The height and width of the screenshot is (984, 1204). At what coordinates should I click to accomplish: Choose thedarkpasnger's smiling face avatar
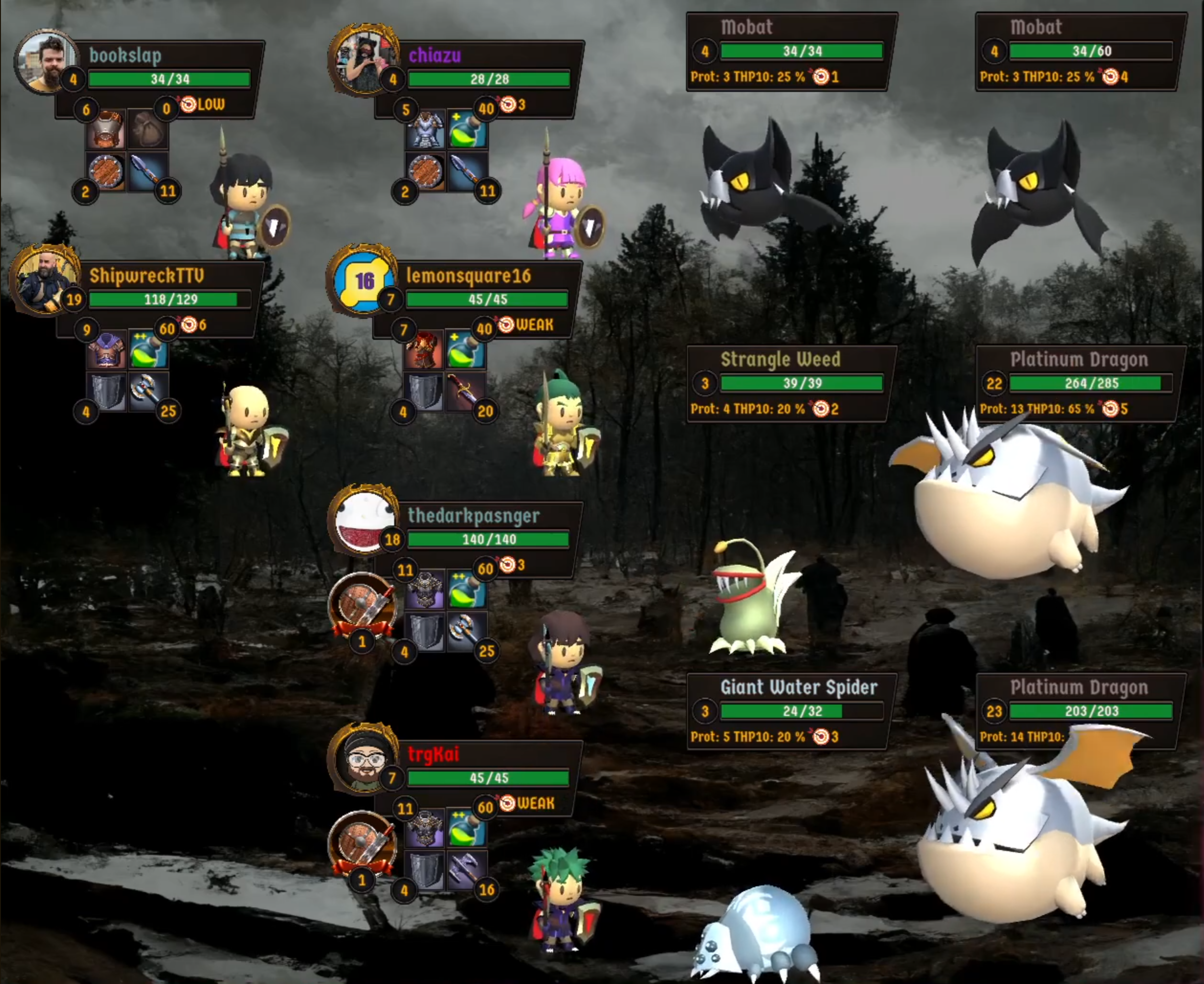point(363,520)
